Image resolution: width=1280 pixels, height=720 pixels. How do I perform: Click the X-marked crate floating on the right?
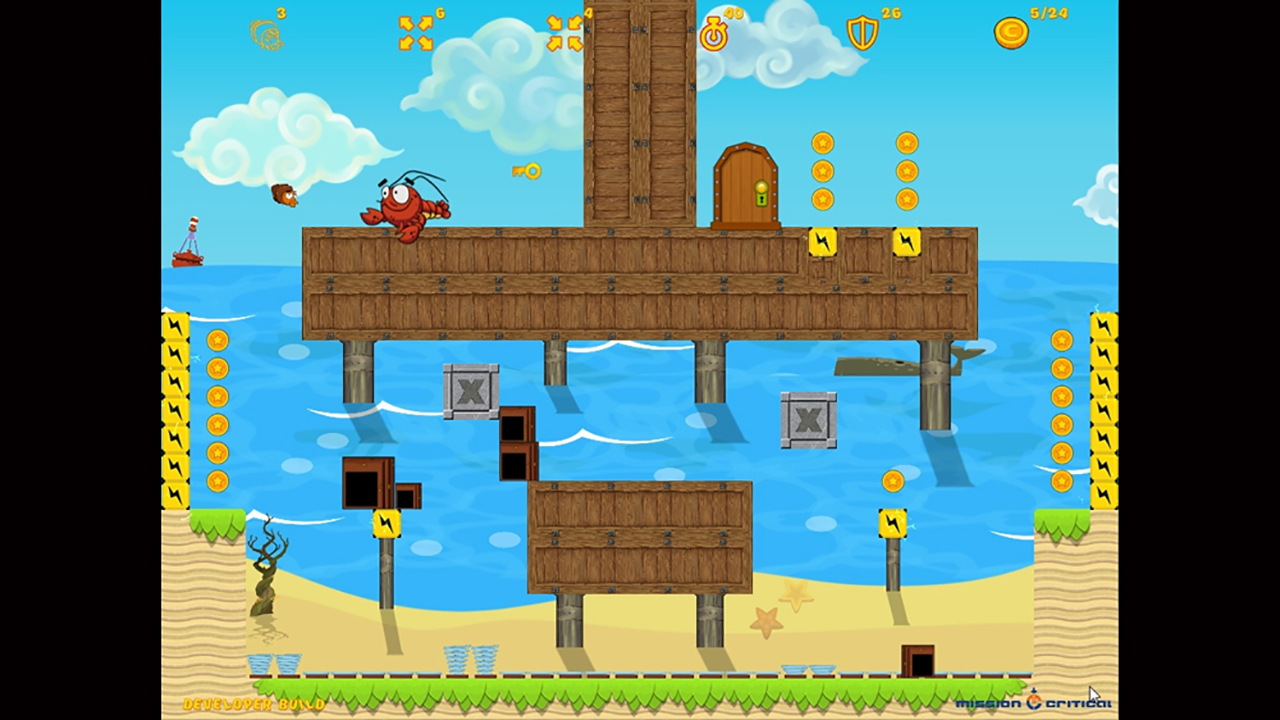point(807,419)
